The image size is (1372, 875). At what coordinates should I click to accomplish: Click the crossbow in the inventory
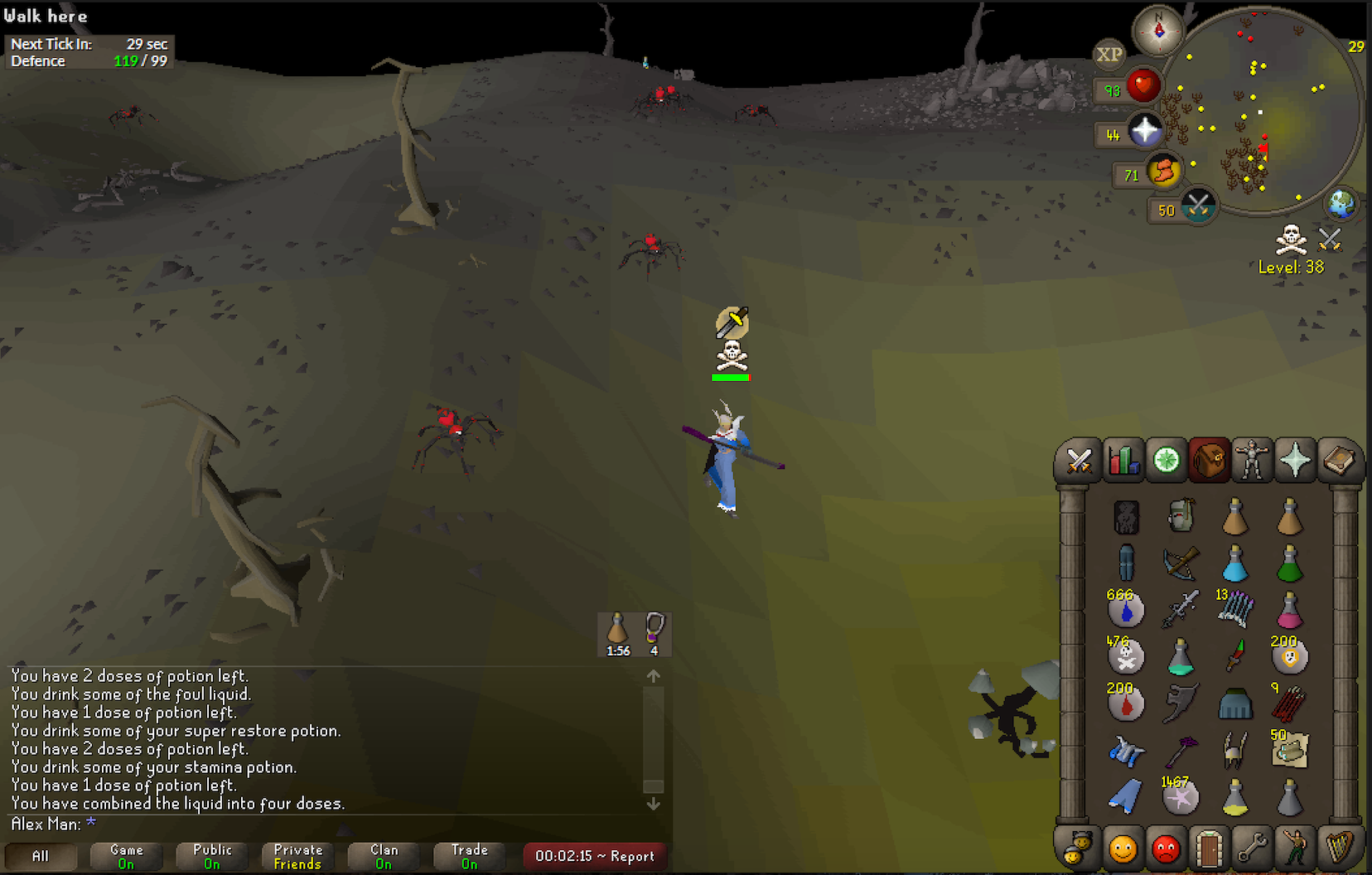(x=1180, y=563)
